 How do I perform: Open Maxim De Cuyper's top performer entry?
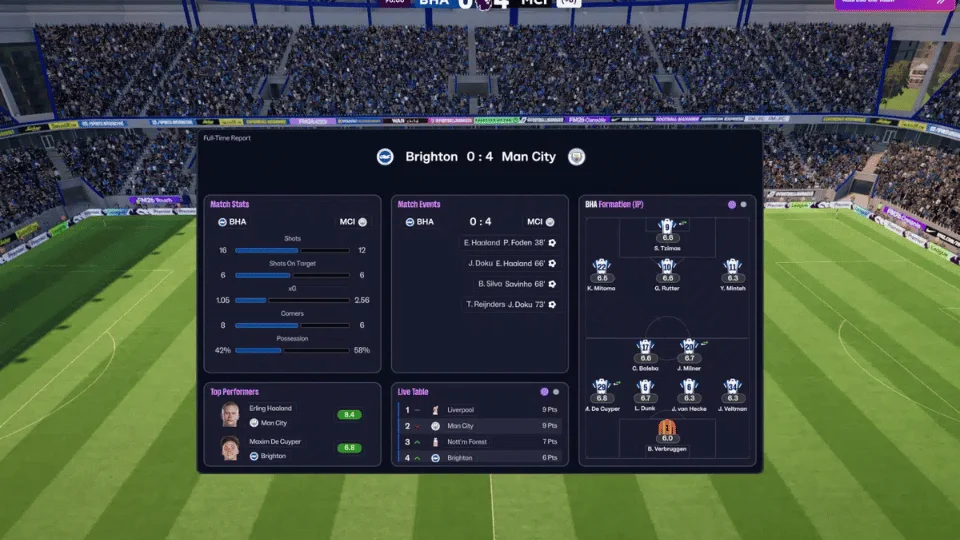tap(290, 448)
